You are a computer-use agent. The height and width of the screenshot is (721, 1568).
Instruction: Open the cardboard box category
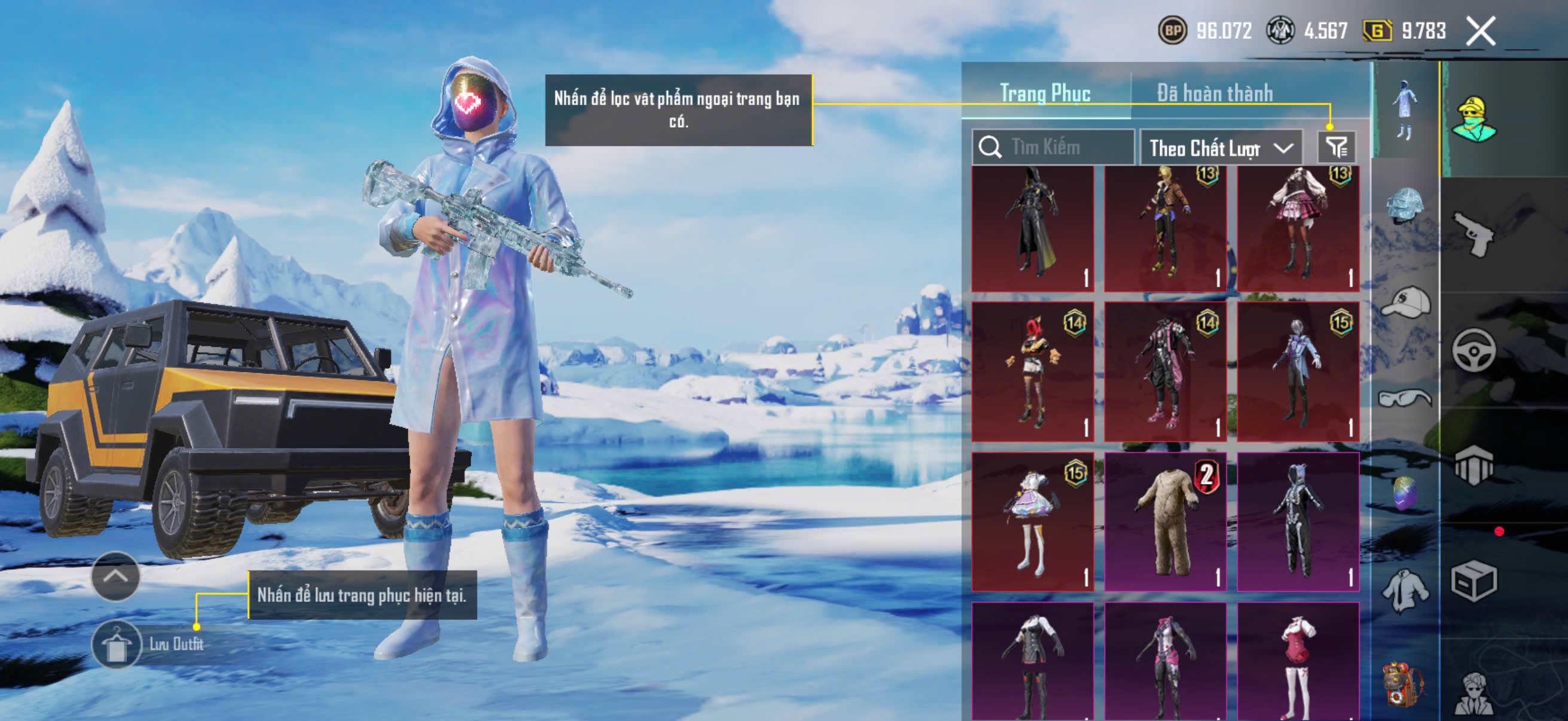pyautogui.click(x=1473, y=581)
